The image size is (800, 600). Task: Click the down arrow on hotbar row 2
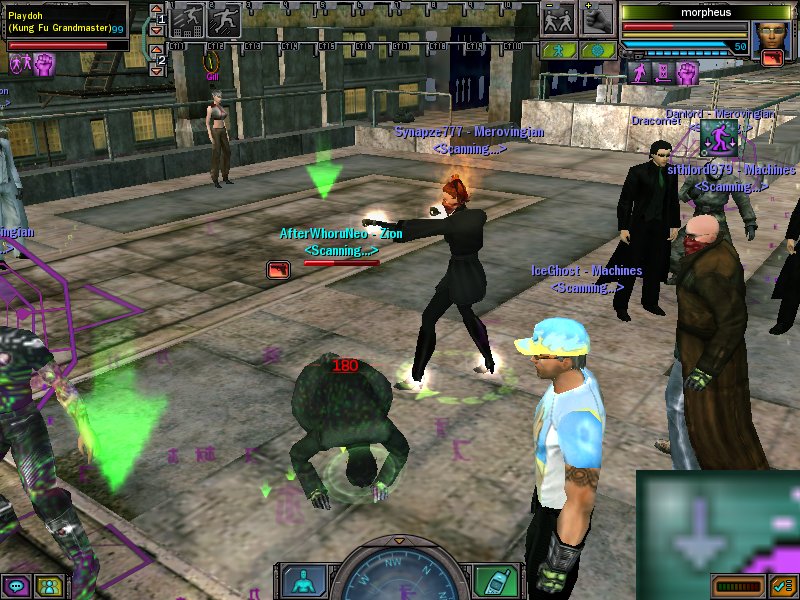click(155, 69)
